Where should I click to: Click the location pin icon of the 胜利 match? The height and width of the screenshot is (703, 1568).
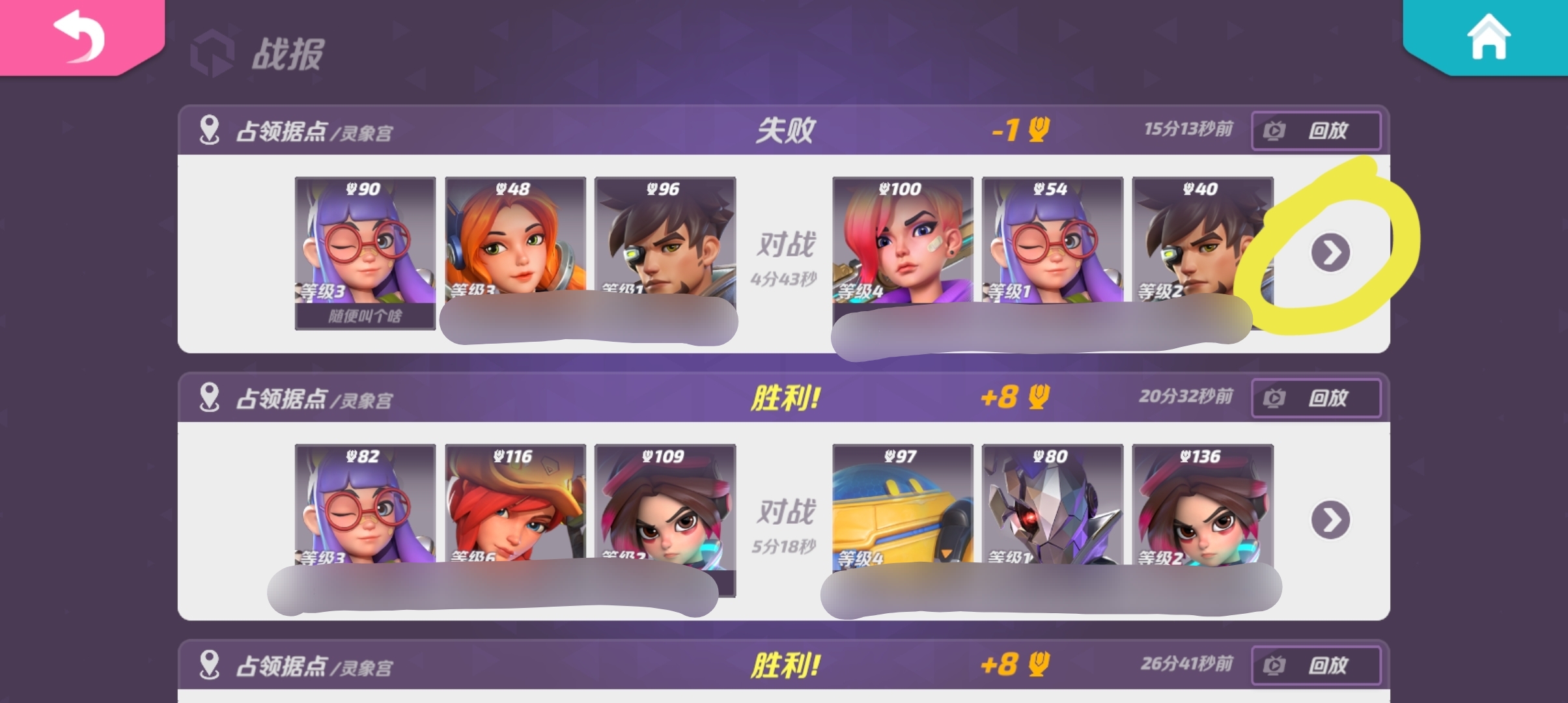[210, 398]
